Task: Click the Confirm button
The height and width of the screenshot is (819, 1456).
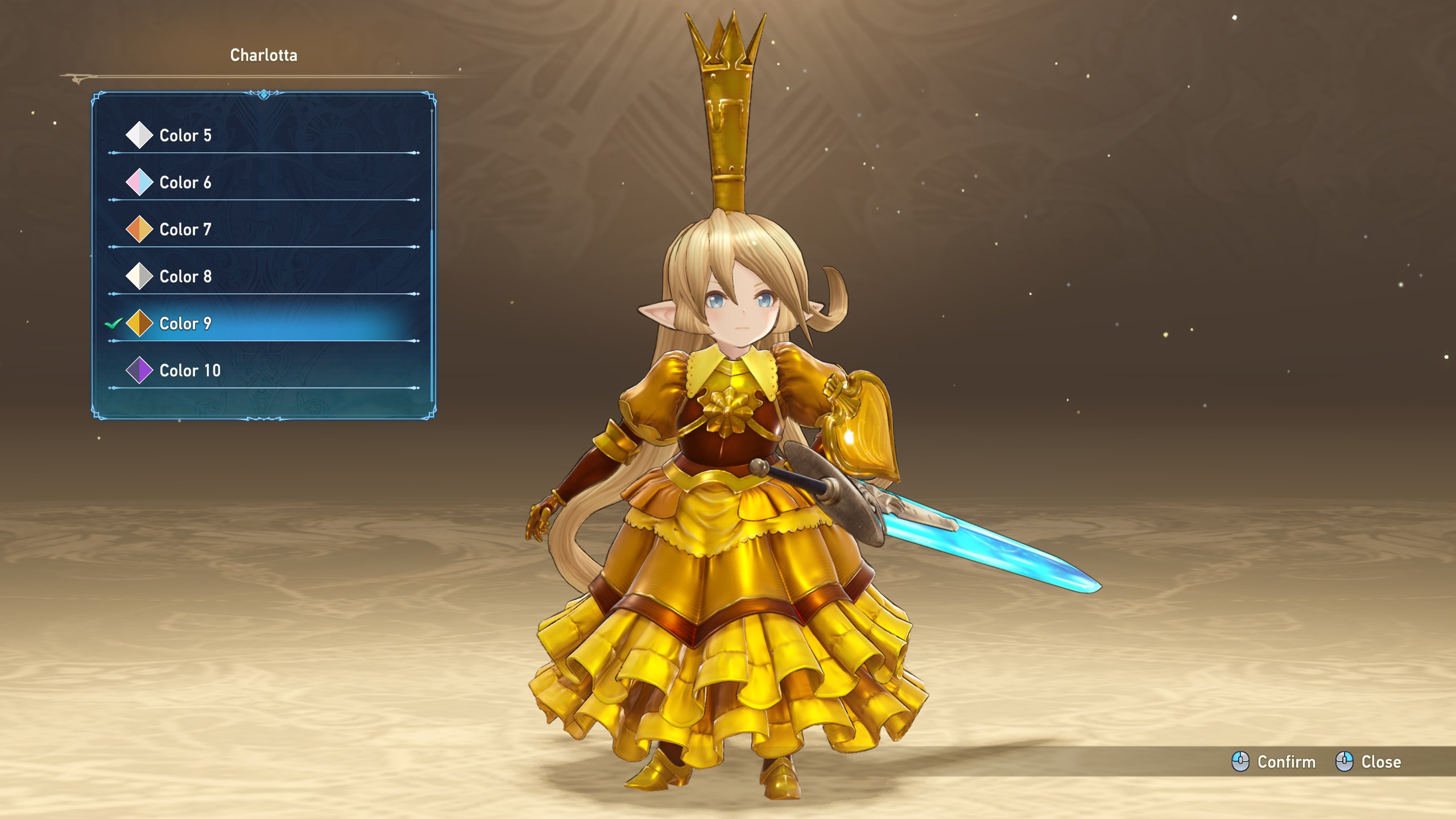Action: (x=1273, y=762)
